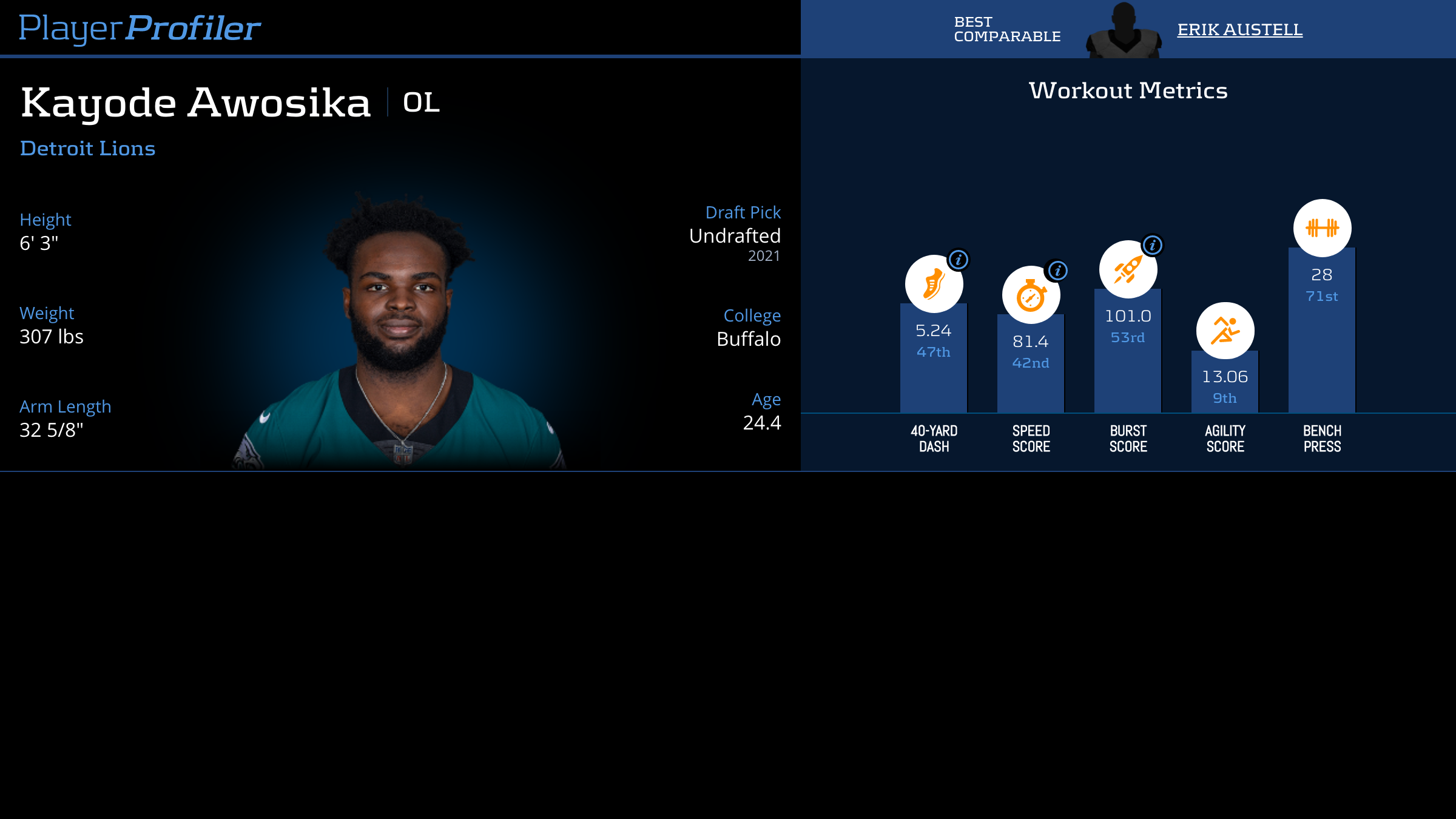This screenshot has height=819, width=1456.
Task: Open the Detroit Lions team link
Action: 88,149
